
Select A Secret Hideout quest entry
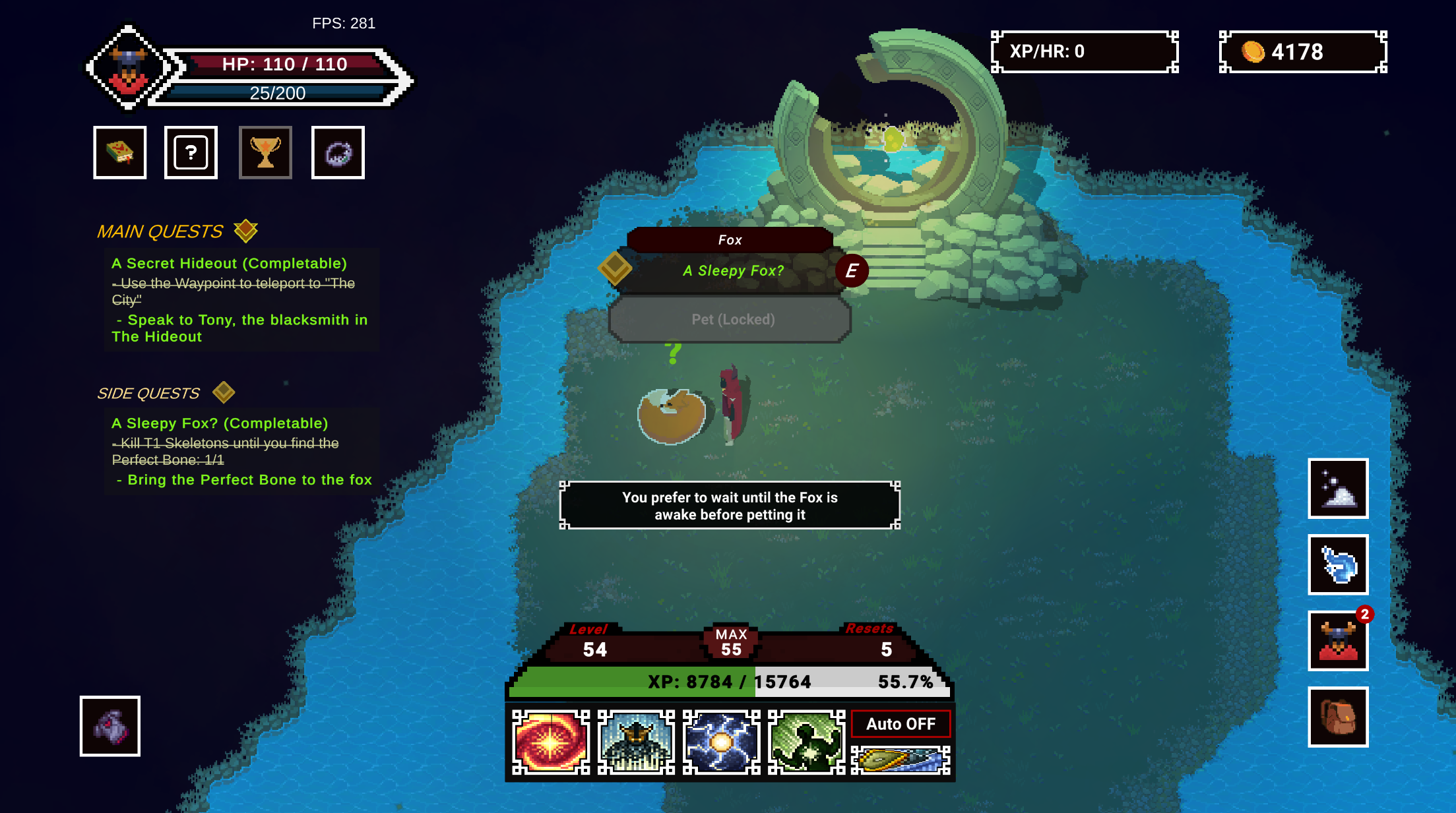(229, 263)
